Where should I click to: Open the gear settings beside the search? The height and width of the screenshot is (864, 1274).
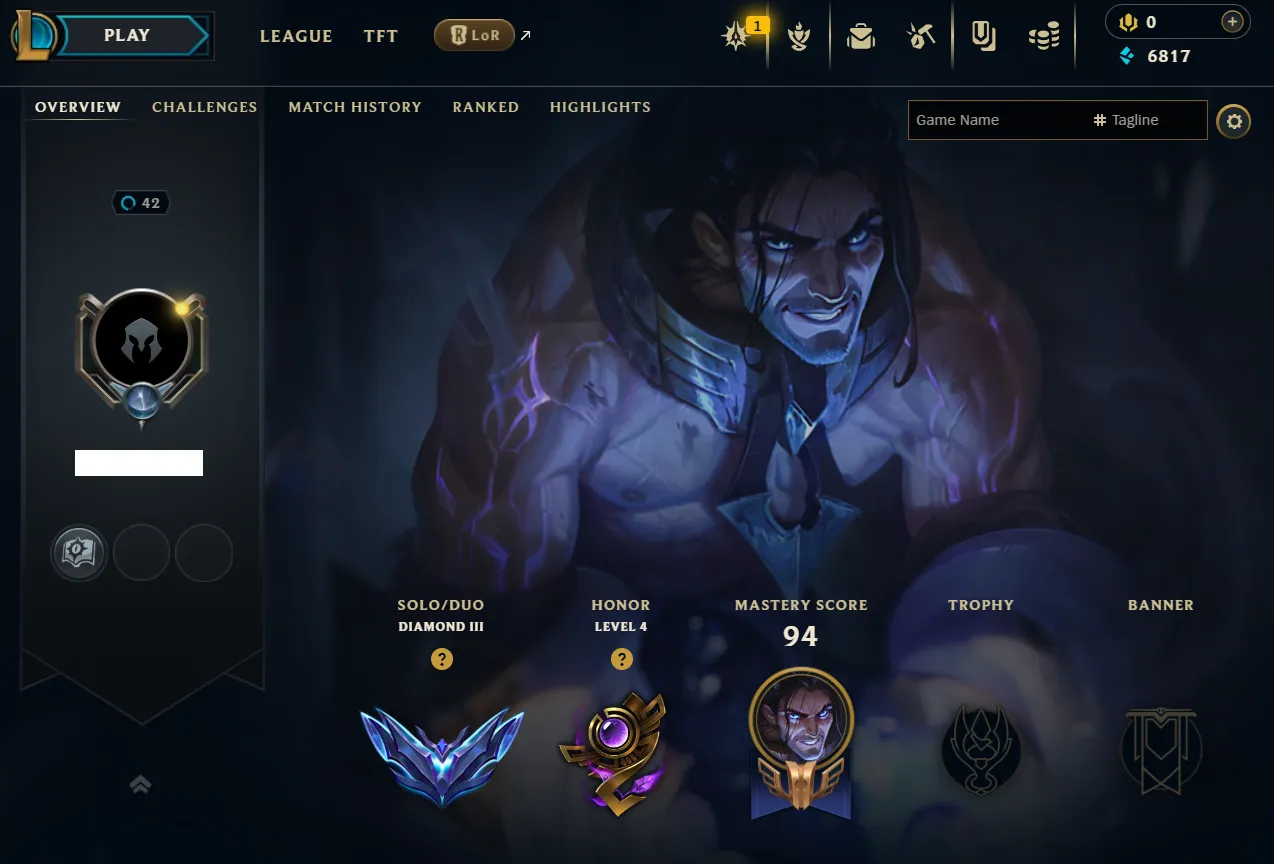coord(1234,121)
